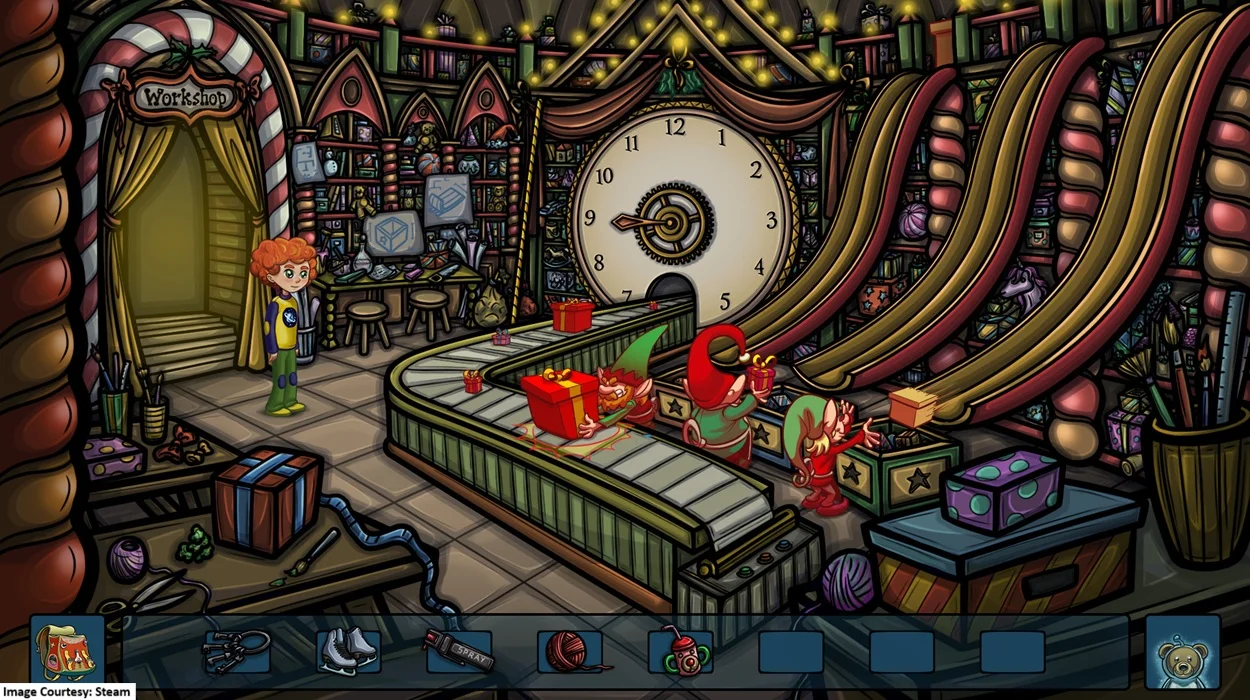Select the red ball of yarn

coord(569,651)
